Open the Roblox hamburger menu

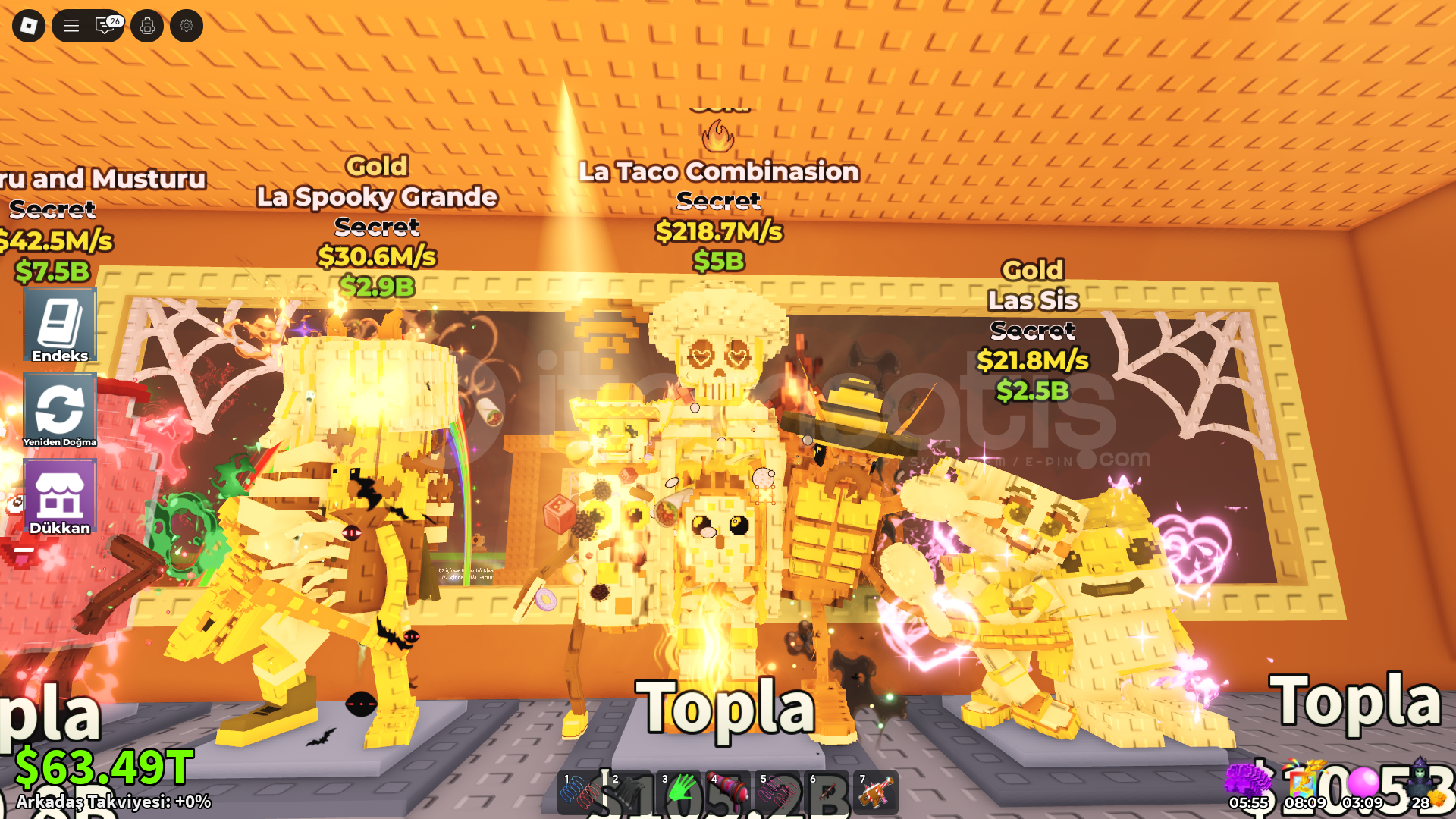[71, 25]
